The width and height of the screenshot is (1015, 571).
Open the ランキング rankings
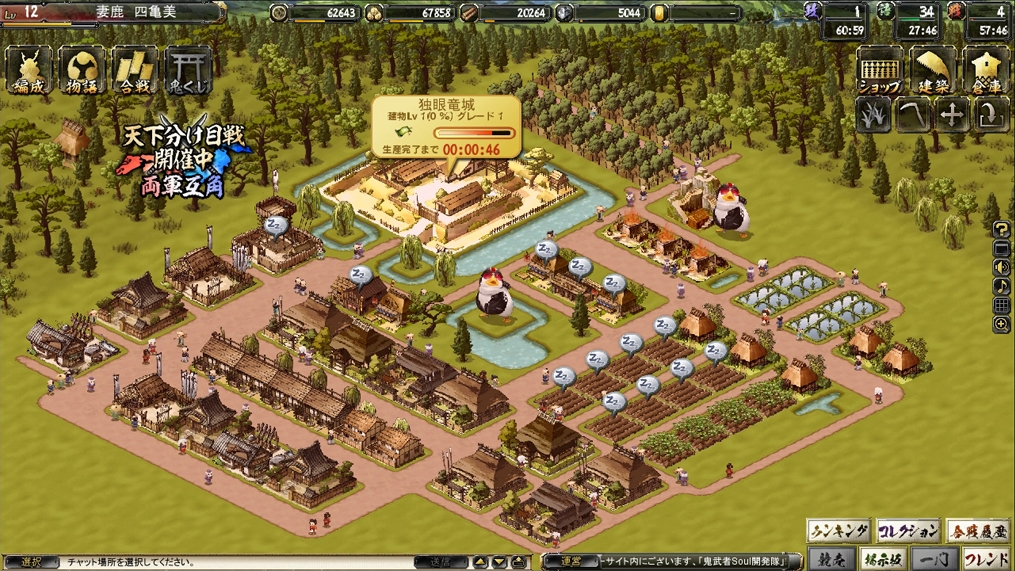[838, 531]
